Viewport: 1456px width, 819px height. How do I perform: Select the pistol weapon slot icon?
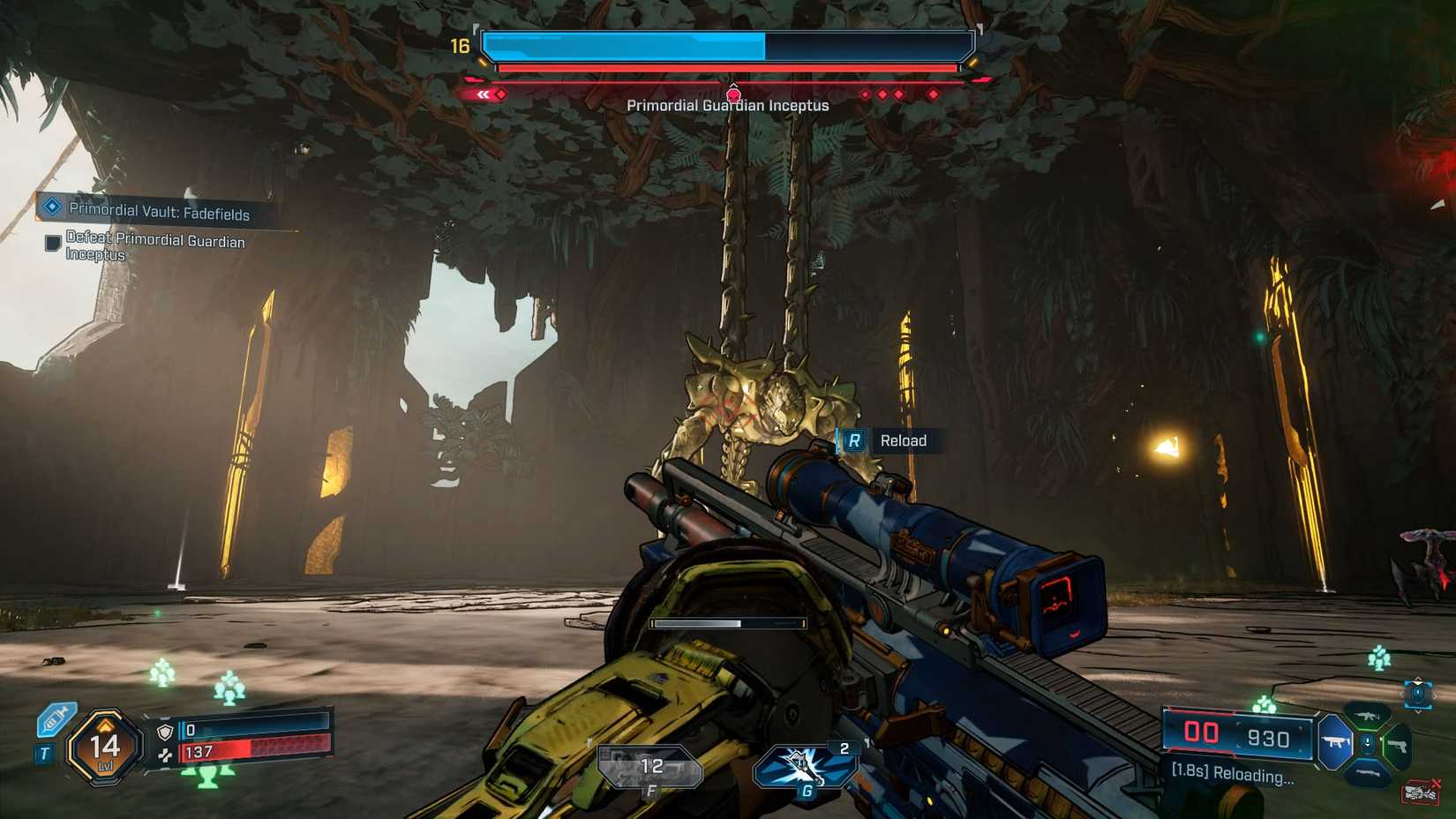coord(1397,746)
